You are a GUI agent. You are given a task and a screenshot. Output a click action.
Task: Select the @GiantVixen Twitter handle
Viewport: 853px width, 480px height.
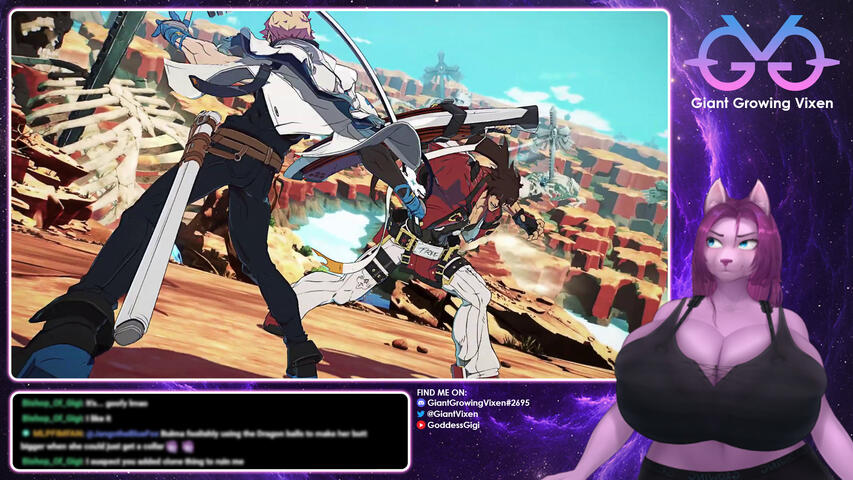454,414
